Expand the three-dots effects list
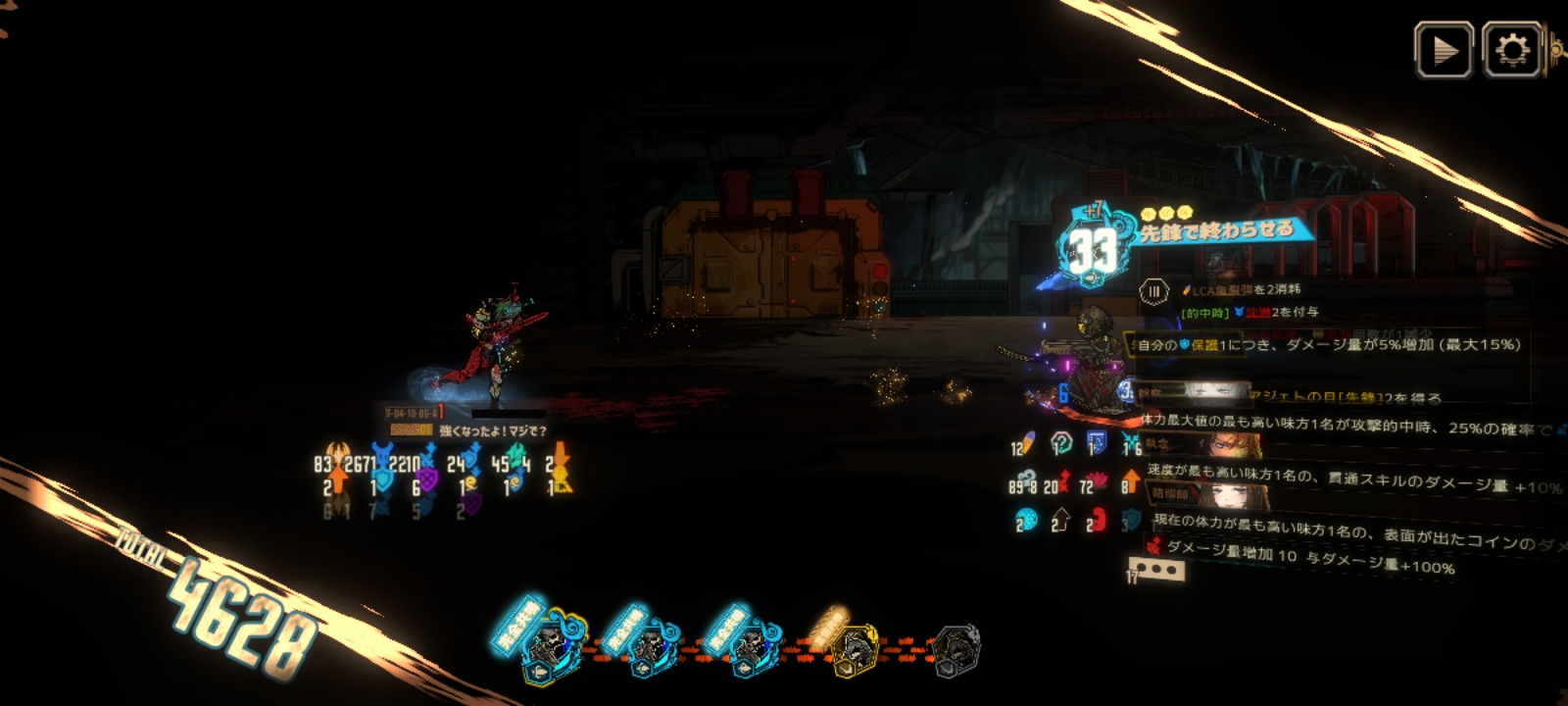 pyautogui.click(x=1161, y=569)
